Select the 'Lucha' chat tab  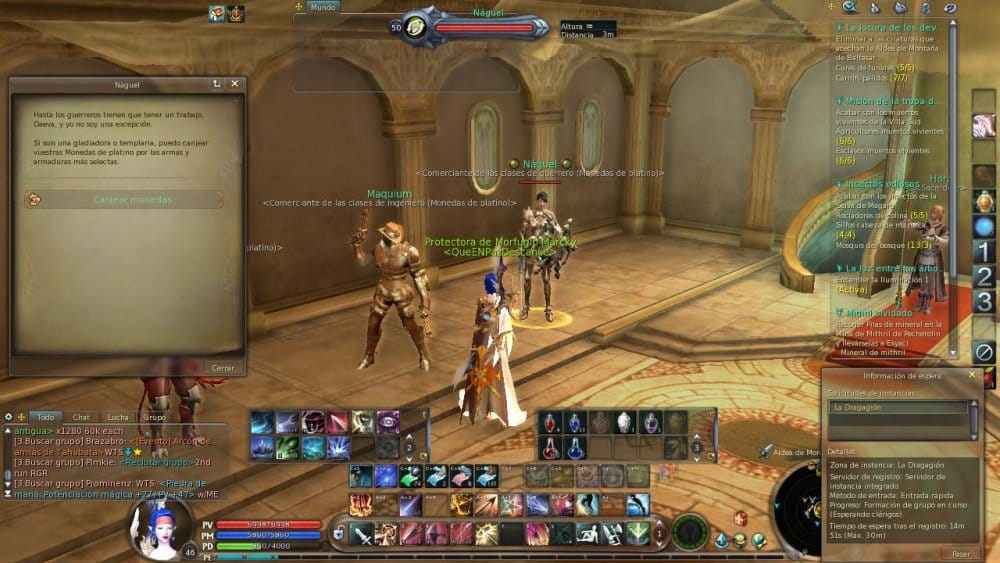(x=118, y=416)
